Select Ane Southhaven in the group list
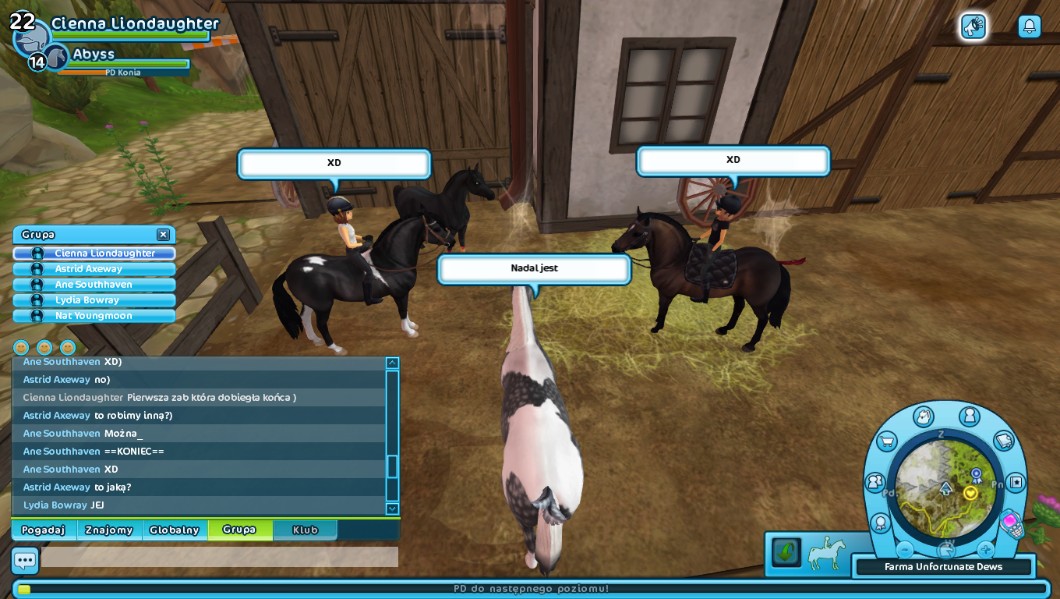Screen dimensions: 1060x599 [95, 285]
